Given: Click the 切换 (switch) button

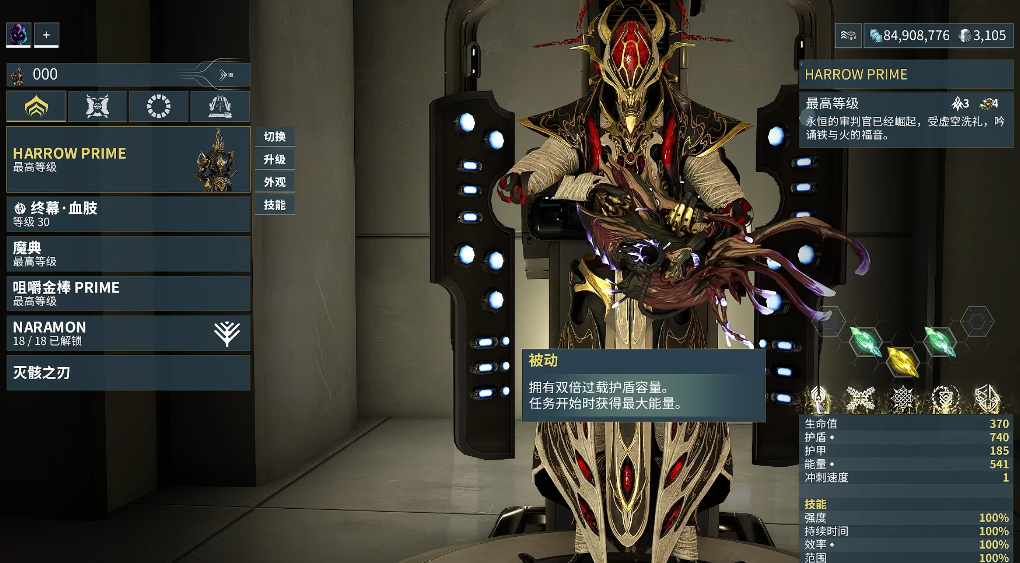Looking at the screenshot, I should tap(274, 137).
